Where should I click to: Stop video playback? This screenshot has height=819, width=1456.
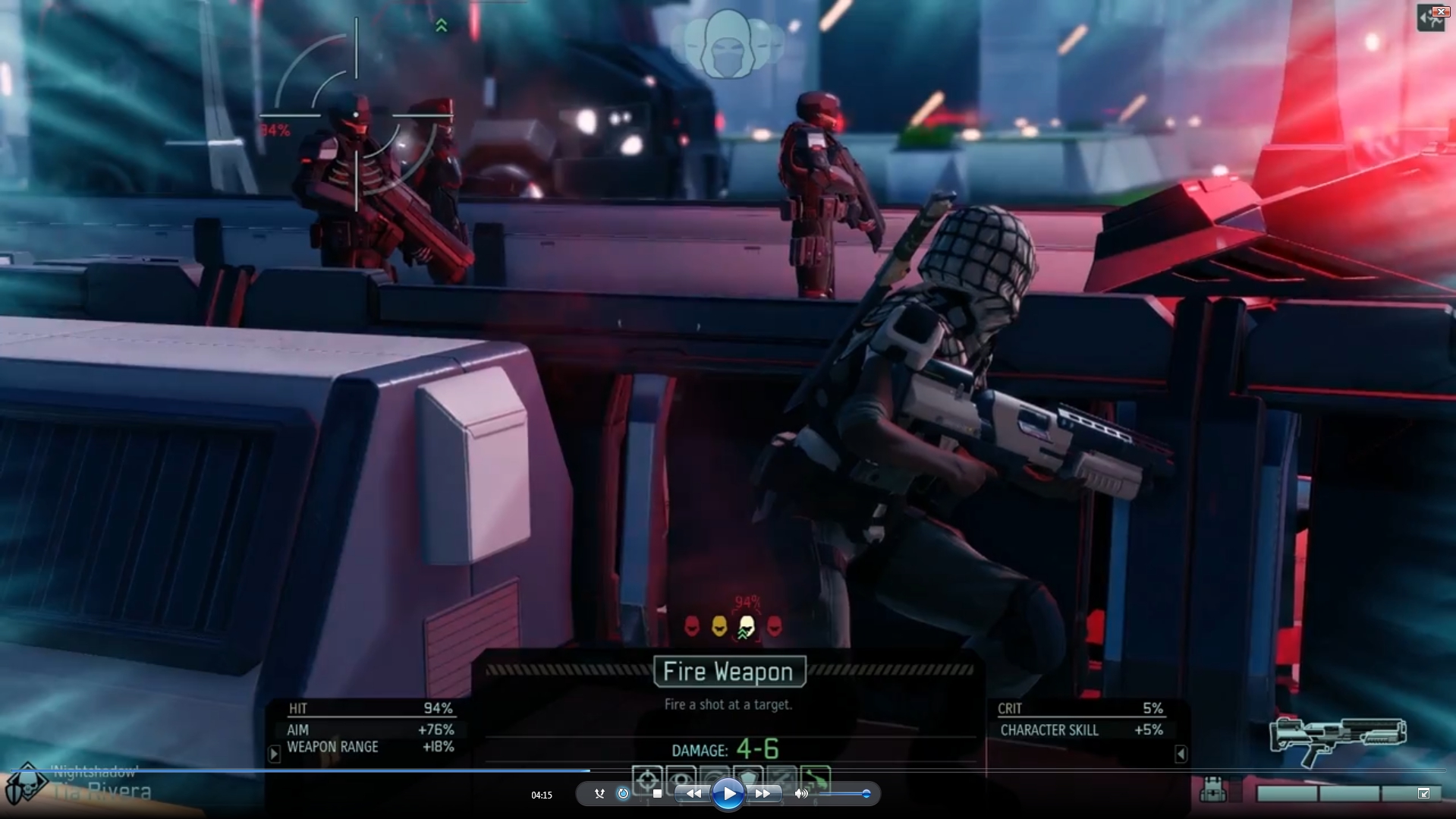point(657,794)
